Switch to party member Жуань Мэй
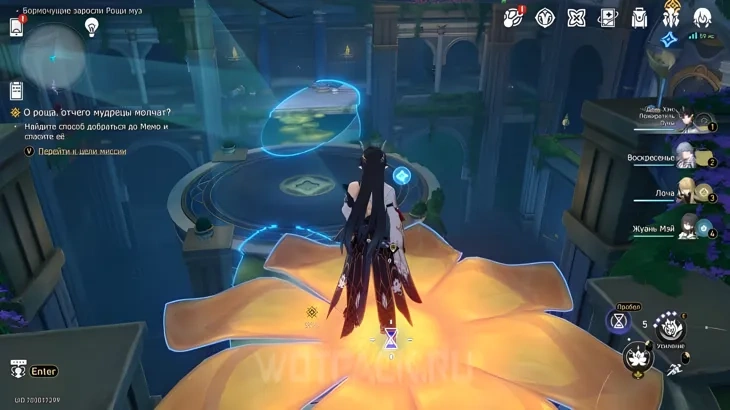 coord(689,226)
